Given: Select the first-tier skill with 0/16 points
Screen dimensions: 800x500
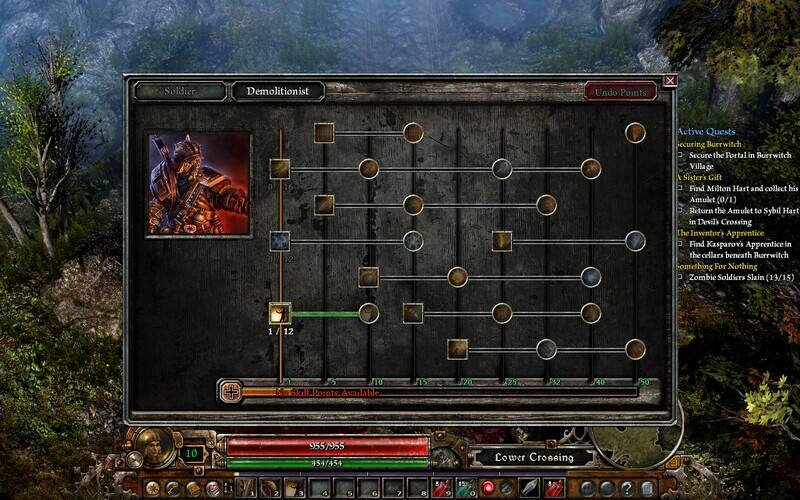Looking at the screenshot, I should 280,168.
